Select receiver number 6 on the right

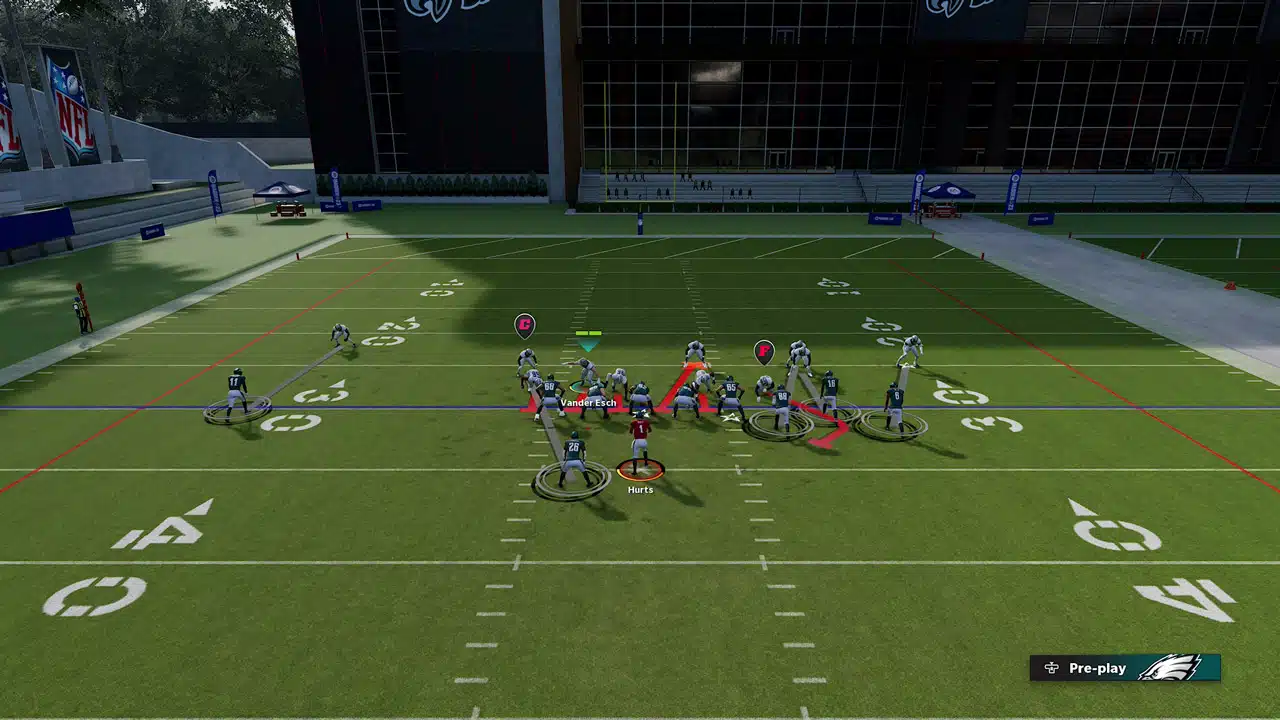pos(895,394)
